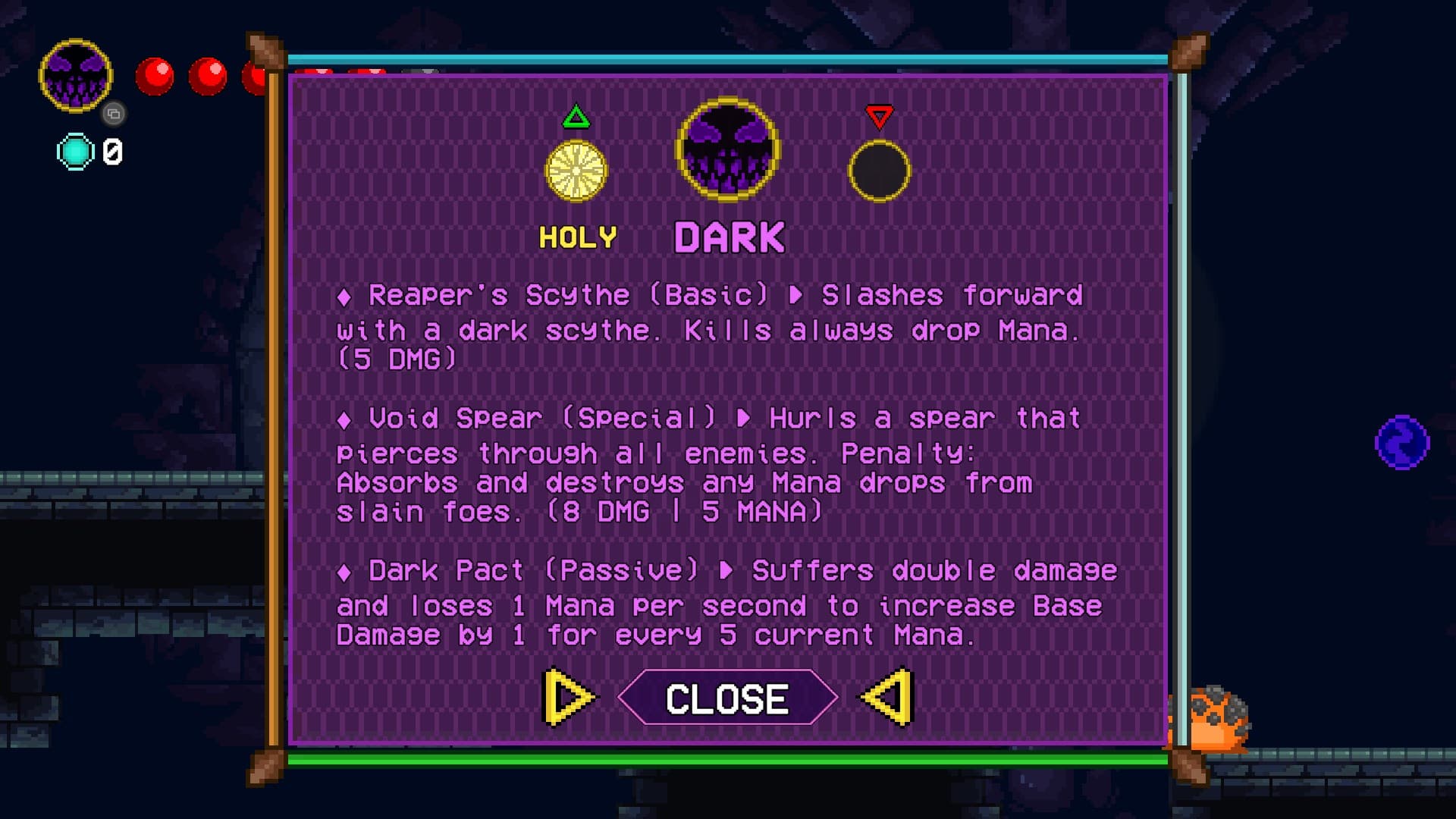Screen dimensions: 1456x819
Task: Click the arrow marker after Void Spear (Special)
Action: pyautogui.click(x=743, y=418)
